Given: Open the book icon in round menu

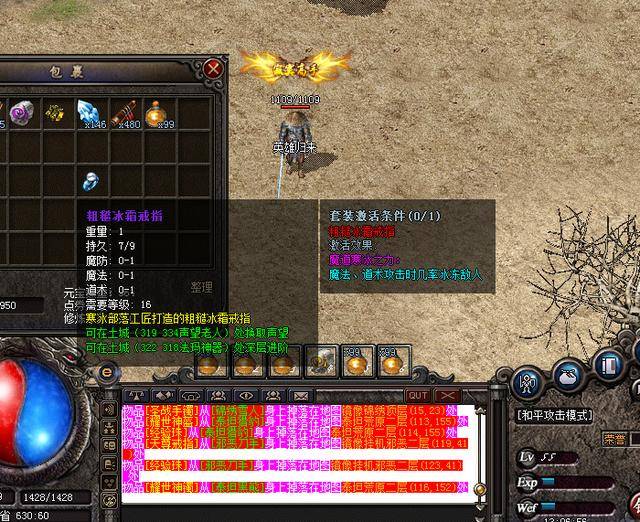Looking at the screenshot, I should coord(607,365).
